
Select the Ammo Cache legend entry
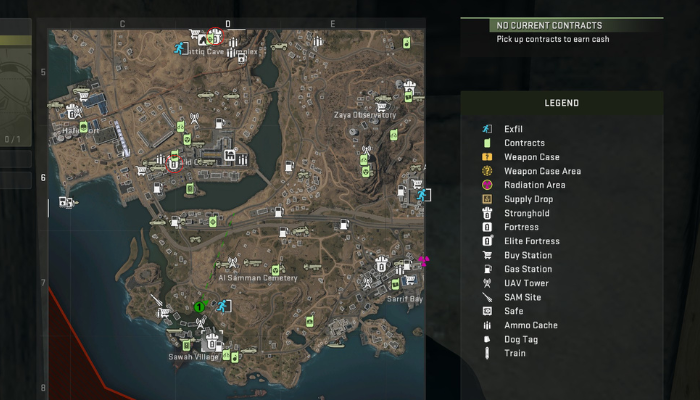(x=530, y=325)
